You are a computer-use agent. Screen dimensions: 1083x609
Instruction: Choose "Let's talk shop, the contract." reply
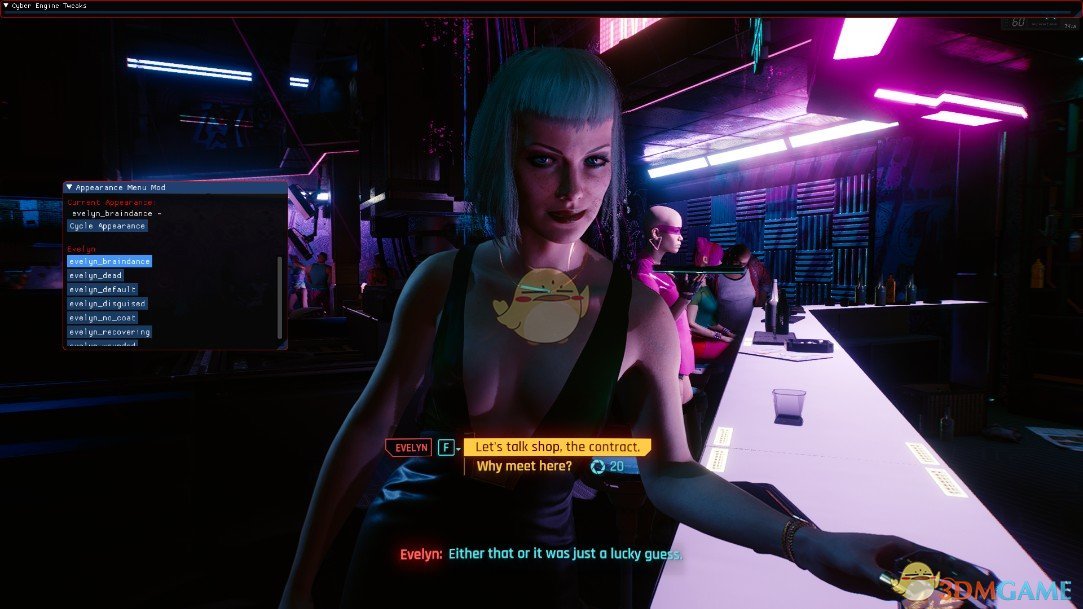point(557,447)
